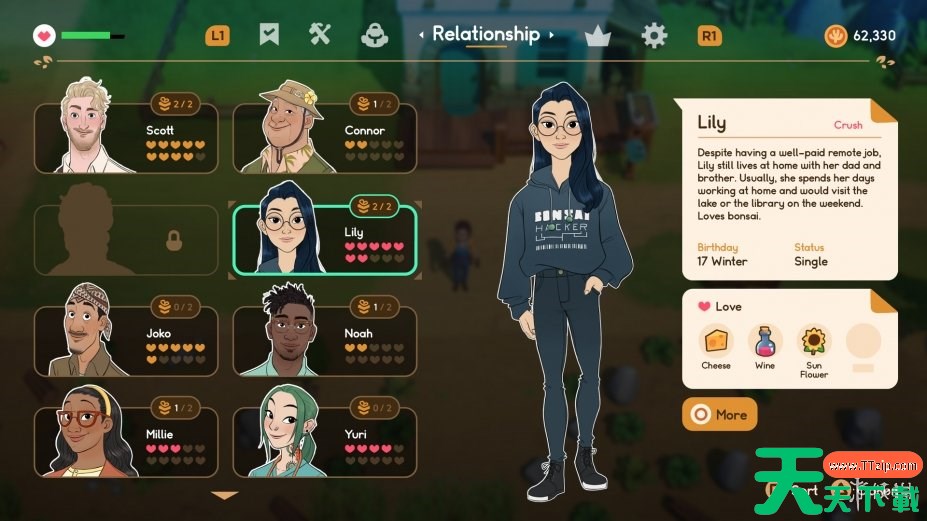927x521 pixels.
Task: Go to previous tab with left arrow
Action: [422, 35]
